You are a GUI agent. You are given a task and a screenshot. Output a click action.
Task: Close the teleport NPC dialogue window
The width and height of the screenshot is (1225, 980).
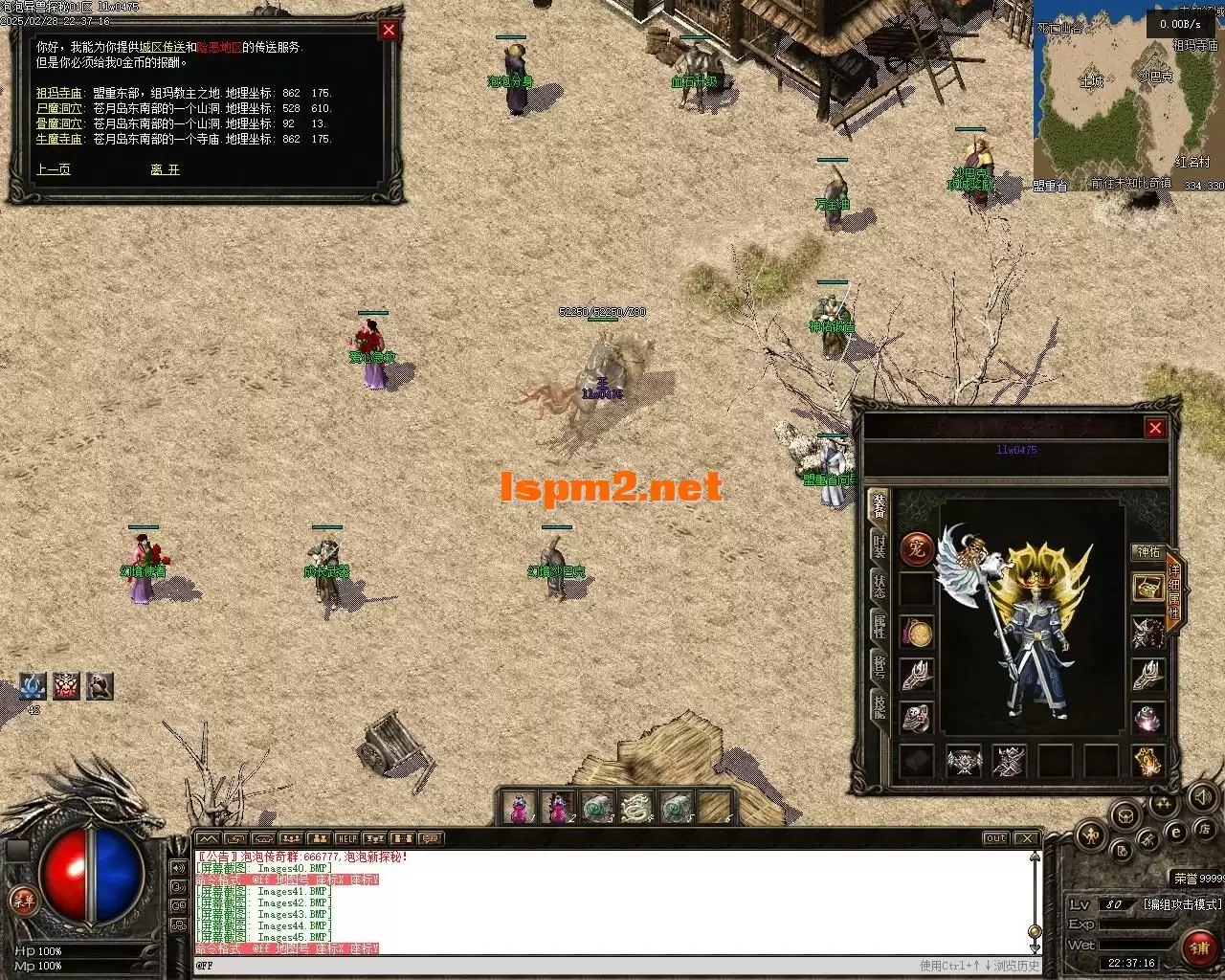click(388, 31)
